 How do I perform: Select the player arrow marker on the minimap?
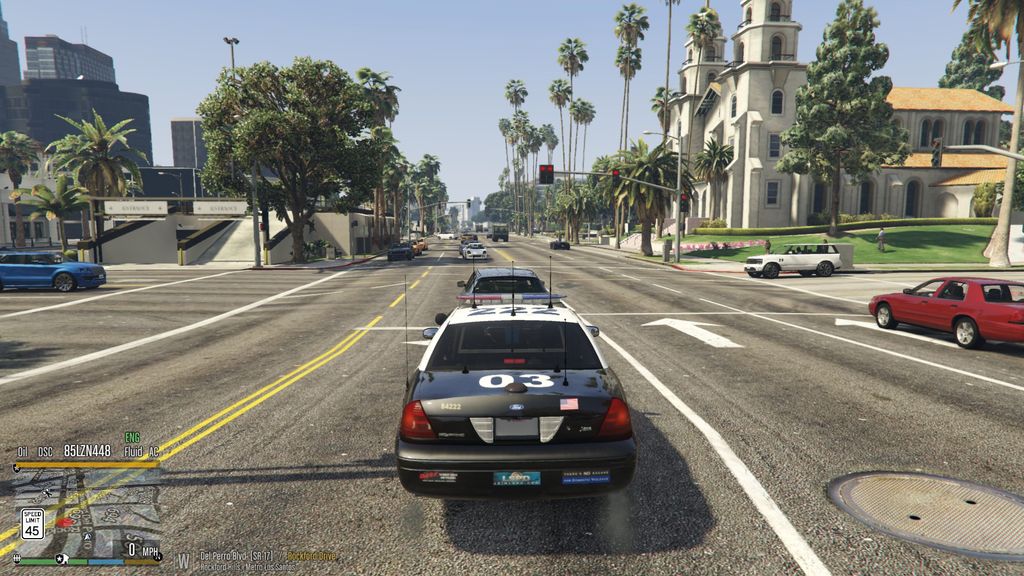[x=89, y=536]
